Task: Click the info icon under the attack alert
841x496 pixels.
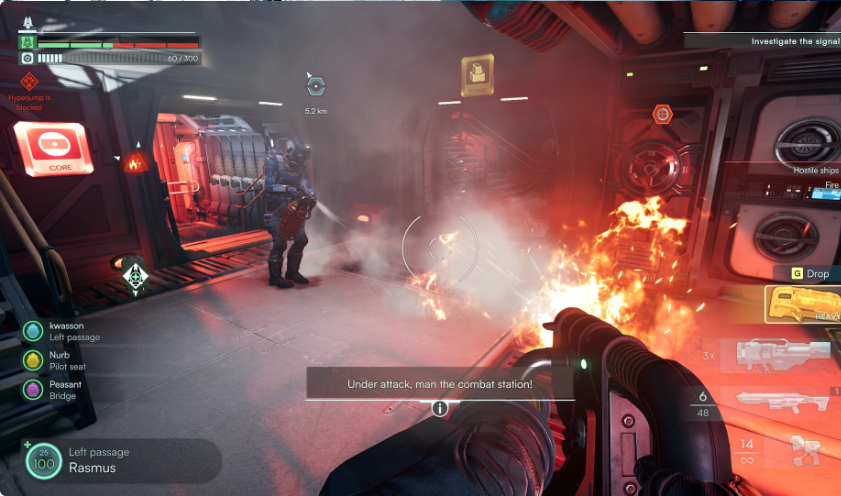Action: (439, 408)
